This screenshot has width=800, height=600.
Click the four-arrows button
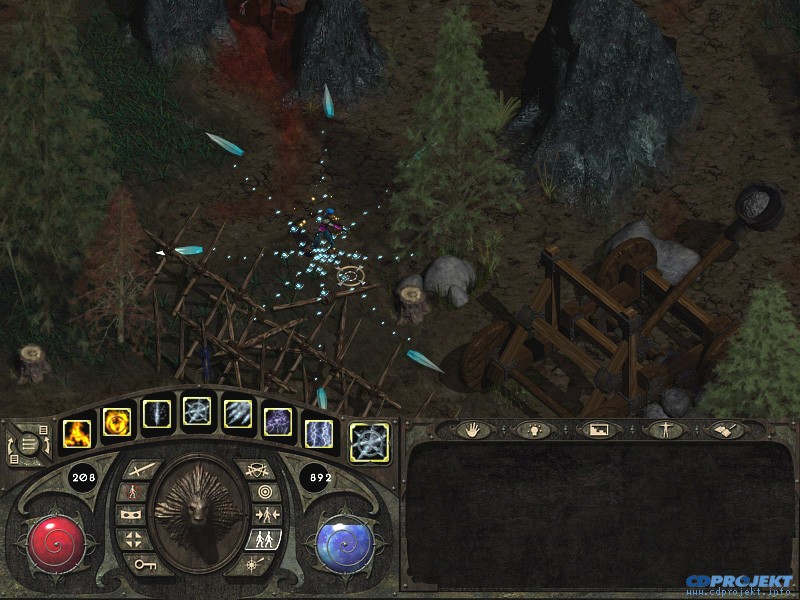click(x=133, y=540)
